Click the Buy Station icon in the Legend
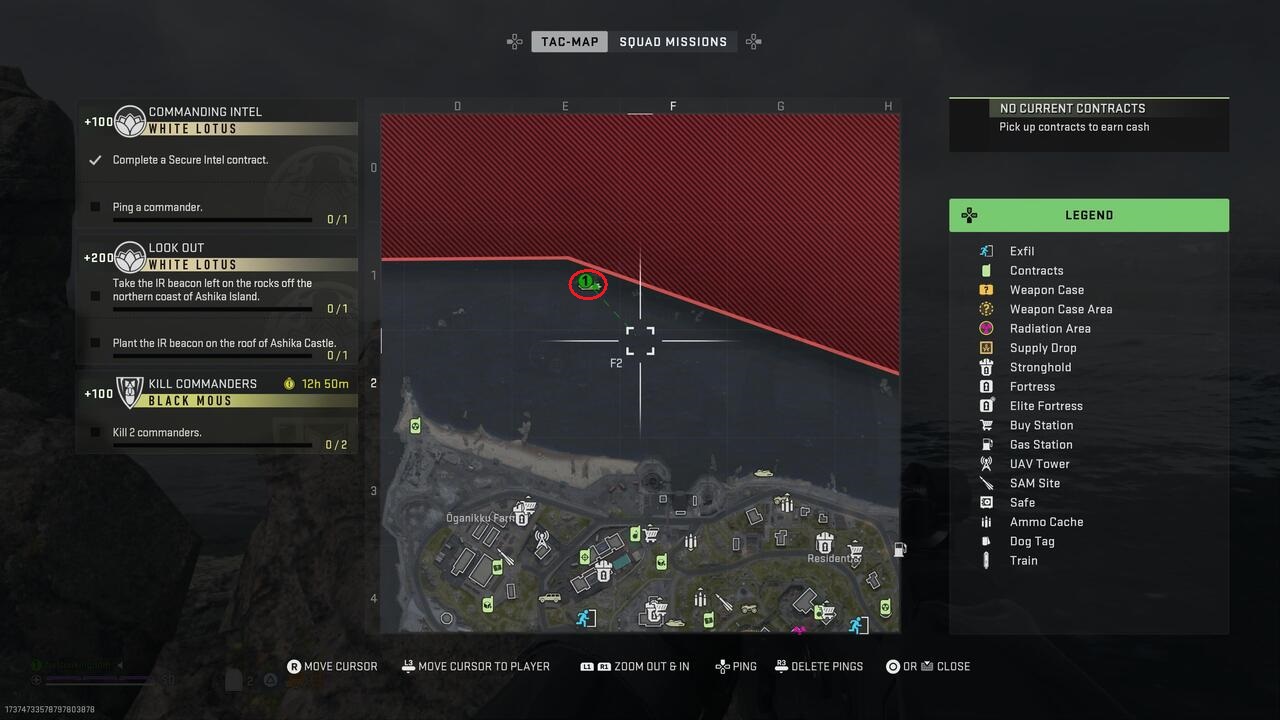Viewport: 1280px width, 720px height. pyautogui.click(x=985, y=425)
